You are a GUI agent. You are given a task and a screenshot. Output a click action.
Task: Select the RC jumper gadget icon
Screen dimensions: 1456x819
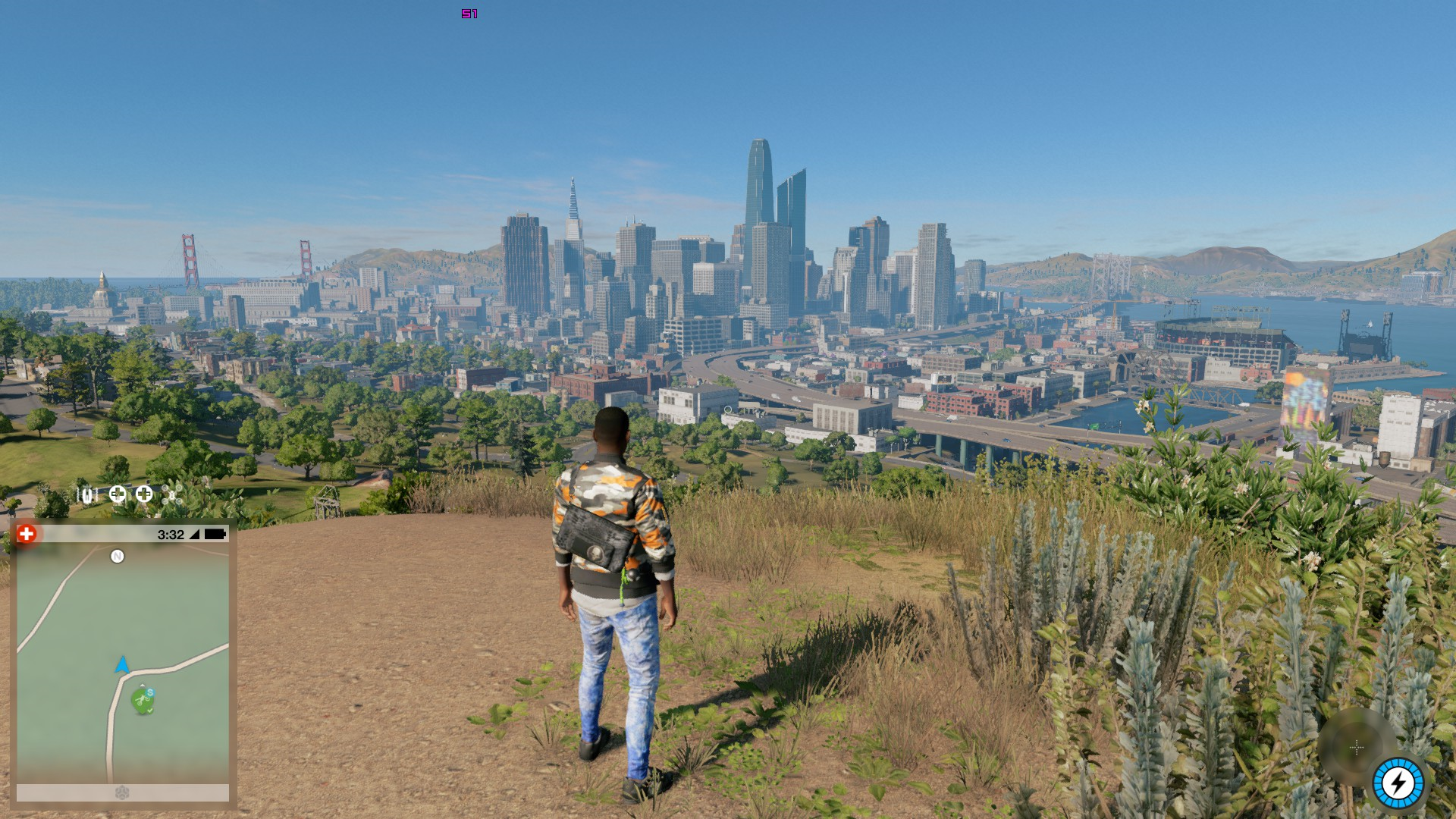coord(88,495)
